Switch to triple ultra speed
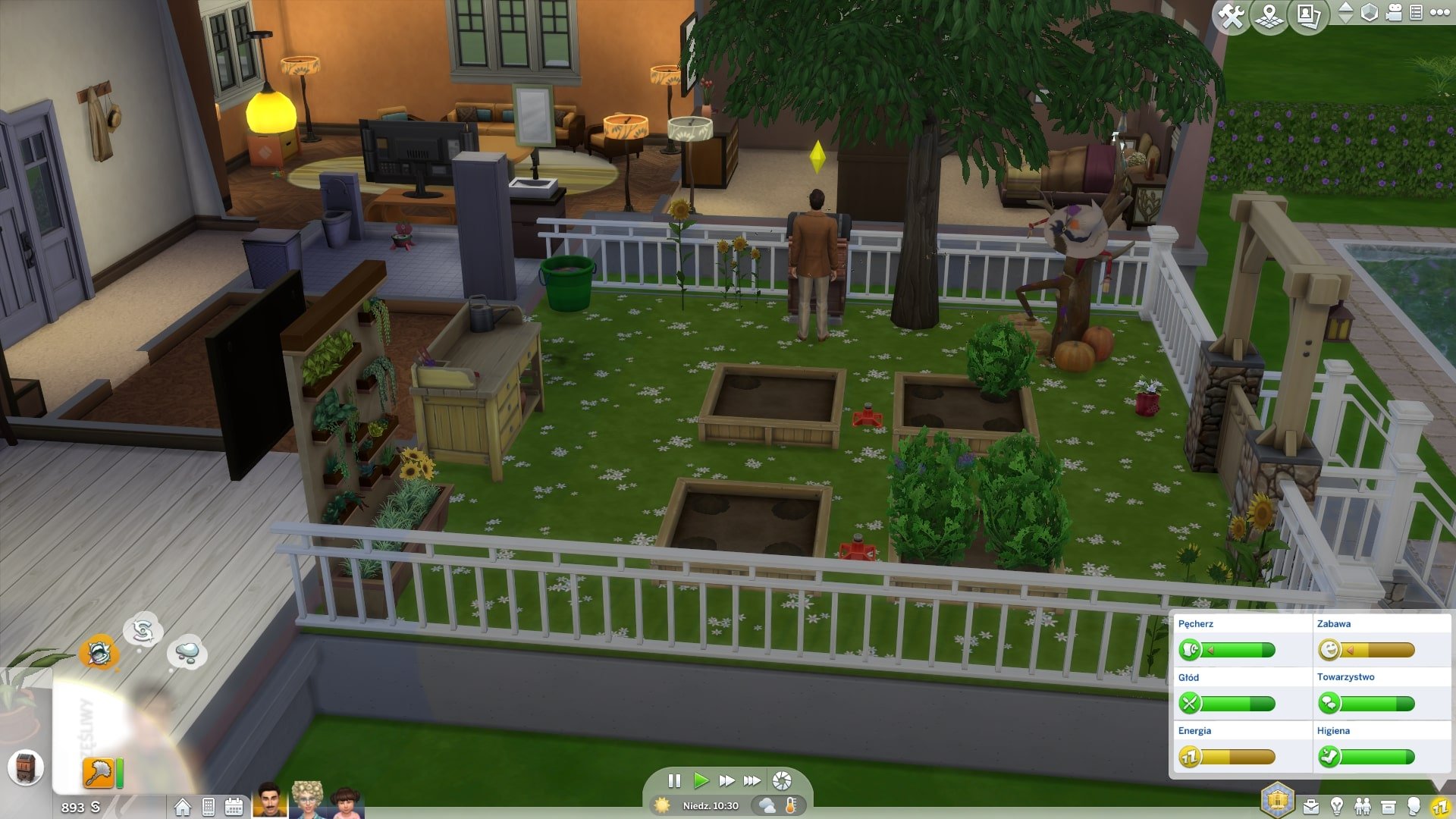The image size is (1456, 819). 752,780
